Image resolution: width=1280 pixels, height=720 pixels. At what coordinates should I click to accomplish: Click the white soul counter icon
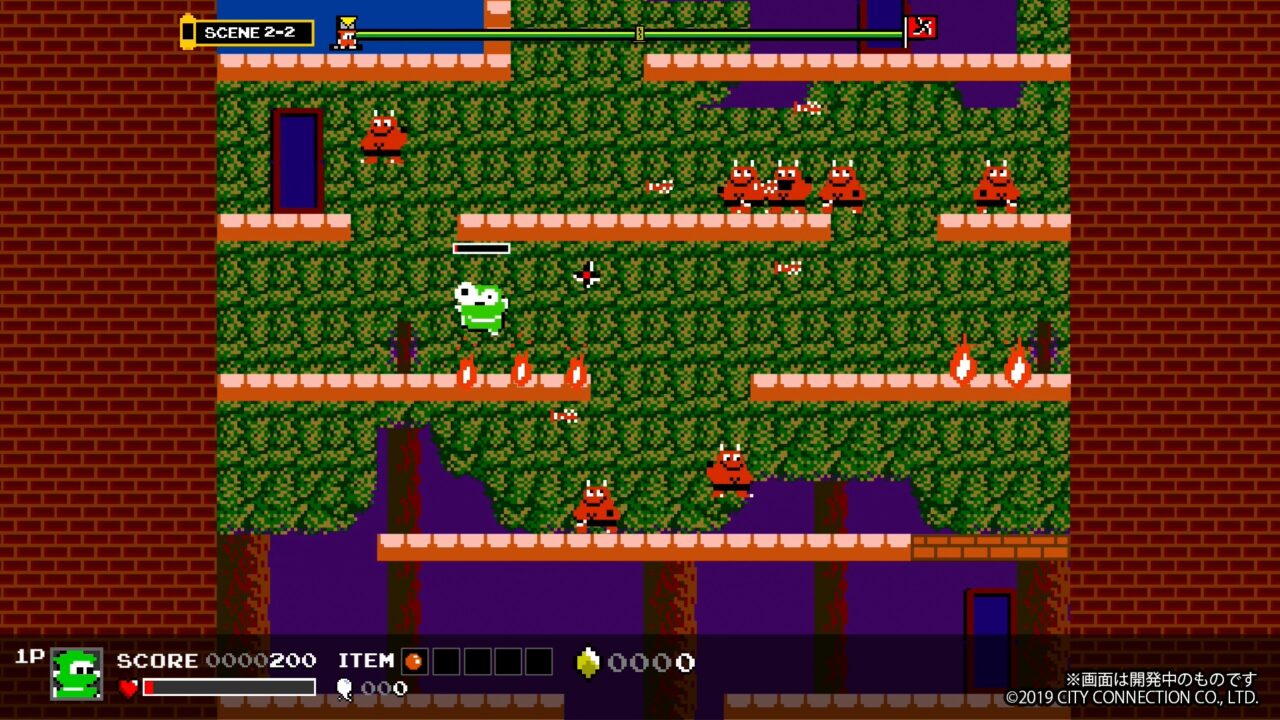click(344, 687)
